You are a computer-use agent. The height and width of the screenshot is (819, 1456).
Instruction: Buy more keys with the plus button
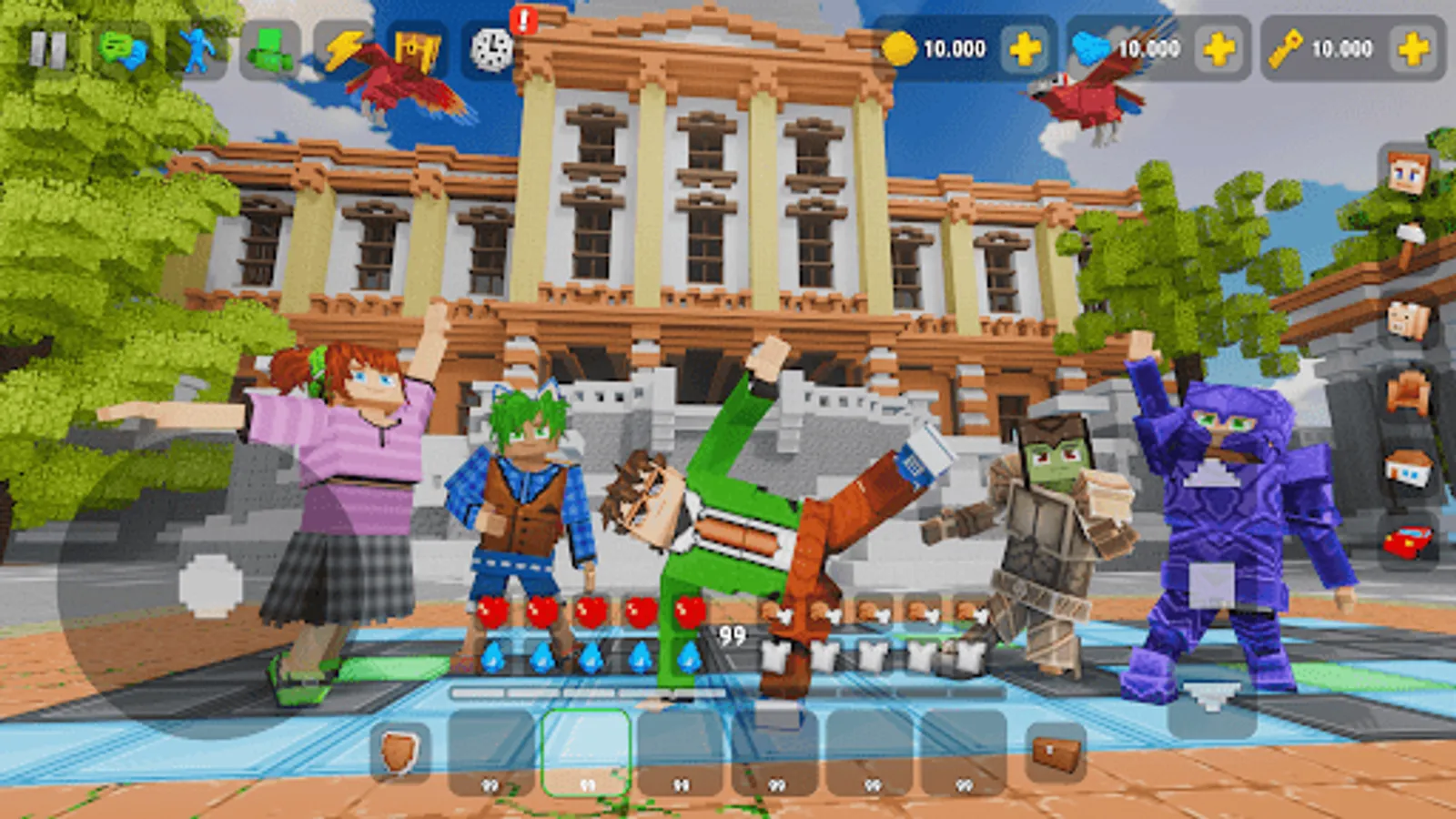[1414, 50]
